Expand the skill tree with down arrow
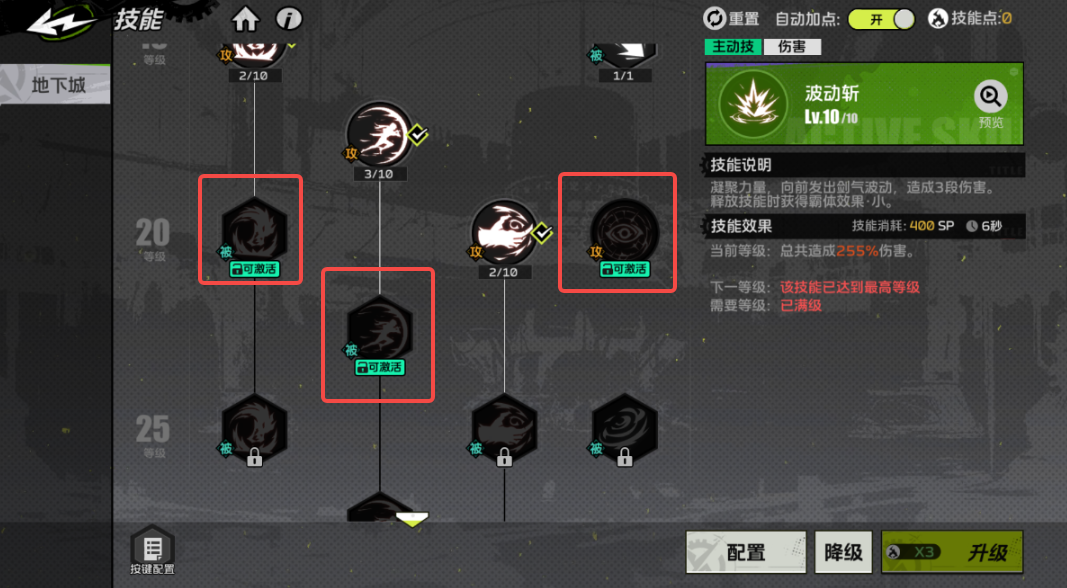The width and height of the screenshot is (1067, 588). pos(412,518)
